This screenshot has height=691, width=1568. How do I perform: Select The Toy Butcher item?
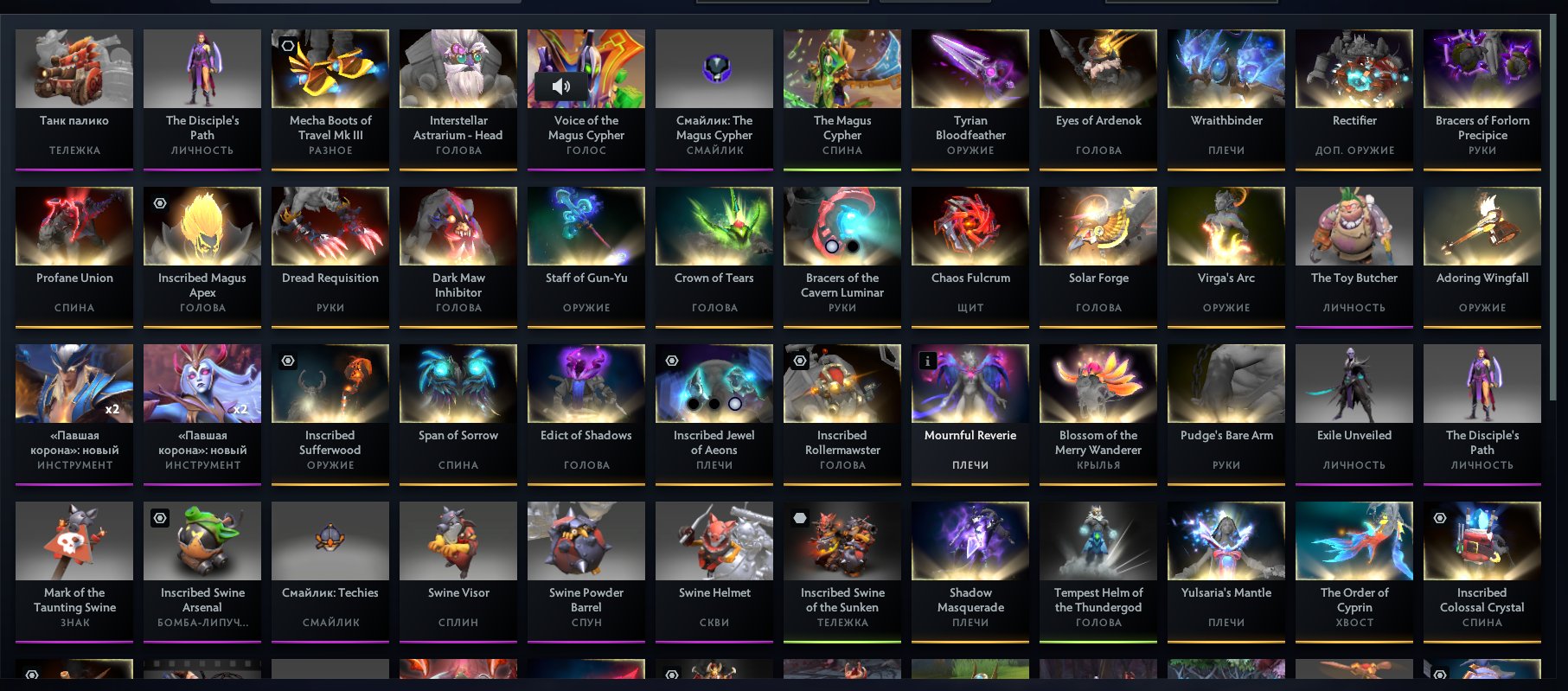coord(1354,255)
